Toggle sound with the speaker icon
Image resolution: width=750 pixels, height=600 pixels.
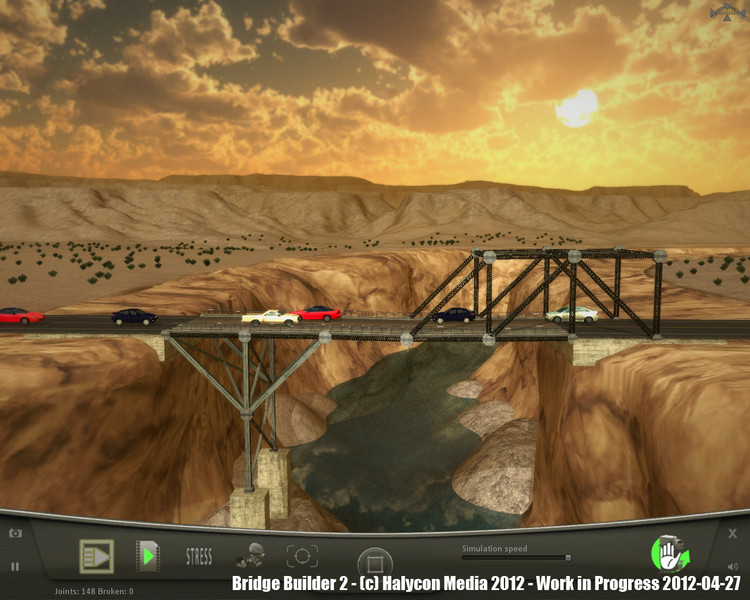[x=733, y=566]
